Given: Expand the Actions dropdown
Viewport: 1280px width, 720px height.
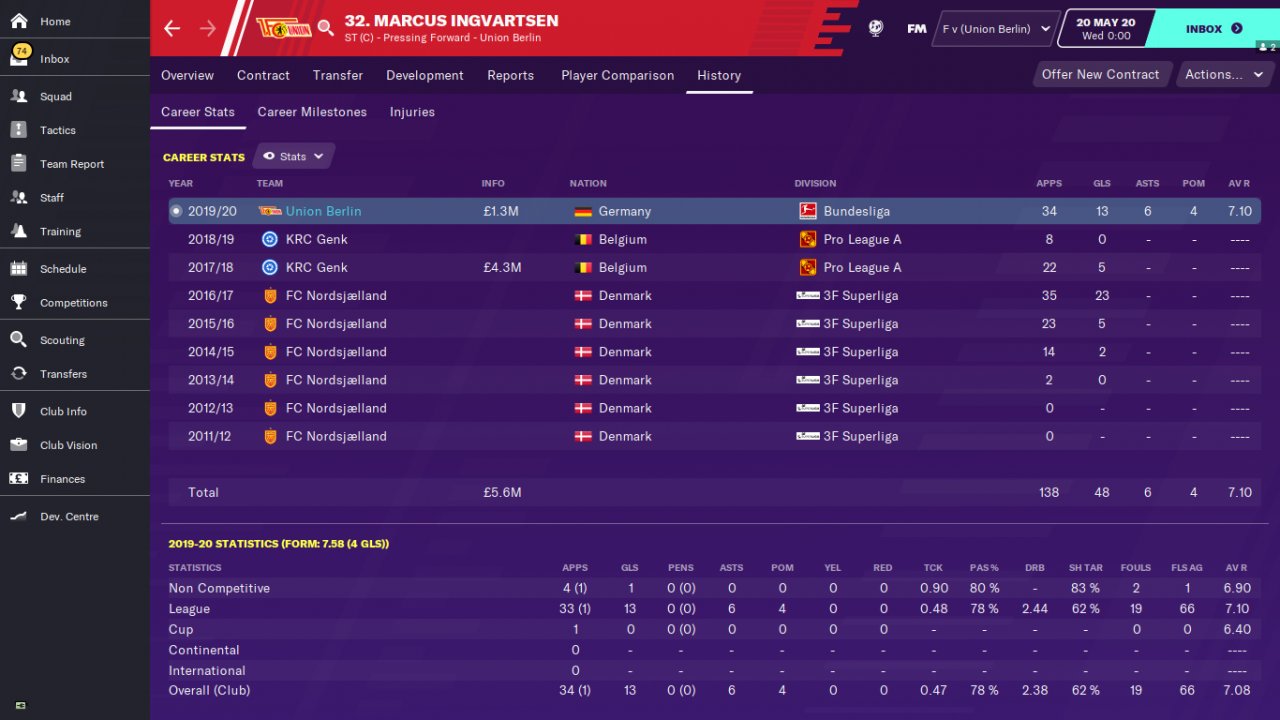Looking at the screenshot, I should click(1223, 74).
